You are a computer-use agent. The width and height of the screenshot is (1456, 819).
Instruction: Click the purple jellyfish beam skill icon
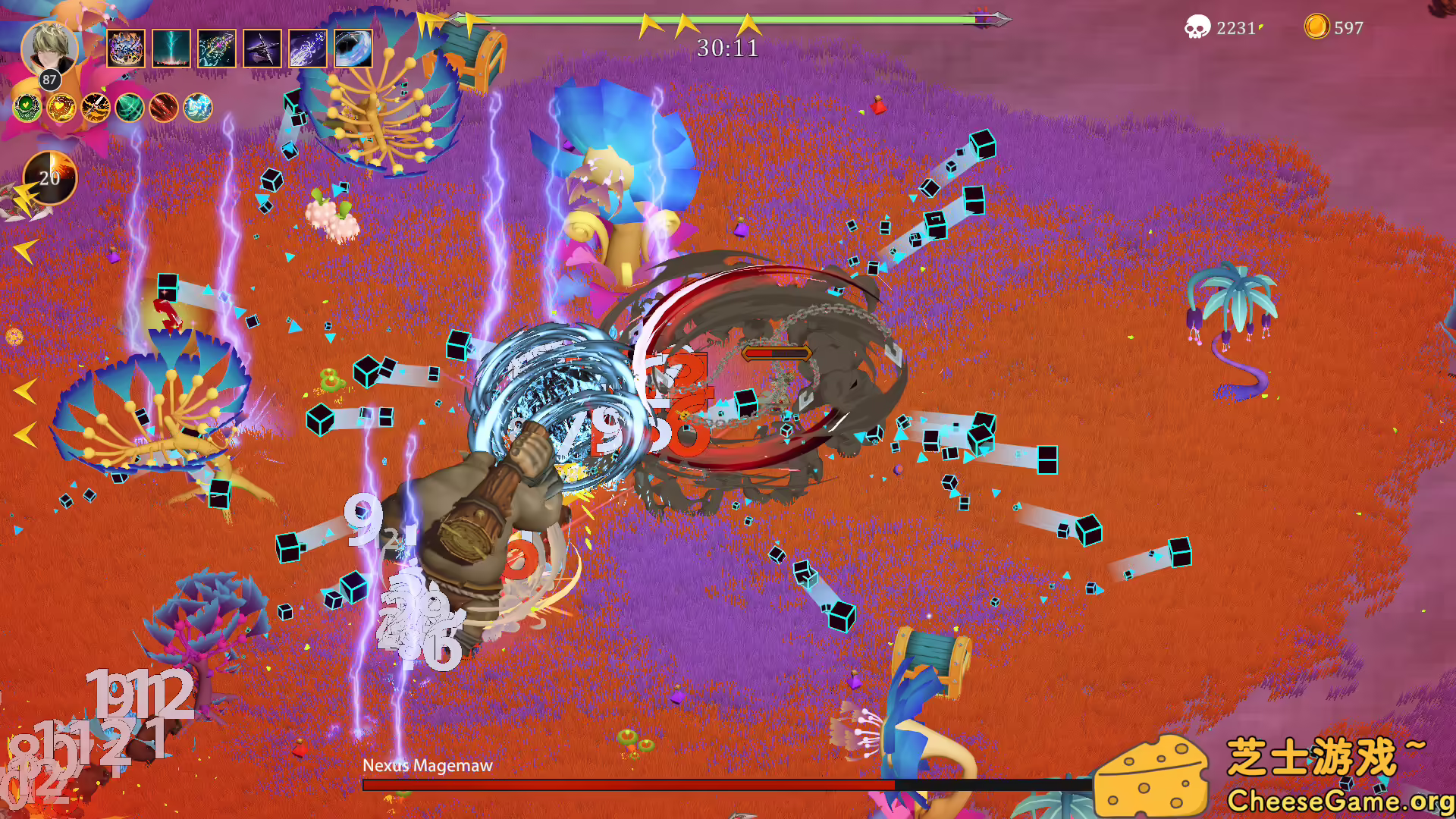tap(307, 48)
